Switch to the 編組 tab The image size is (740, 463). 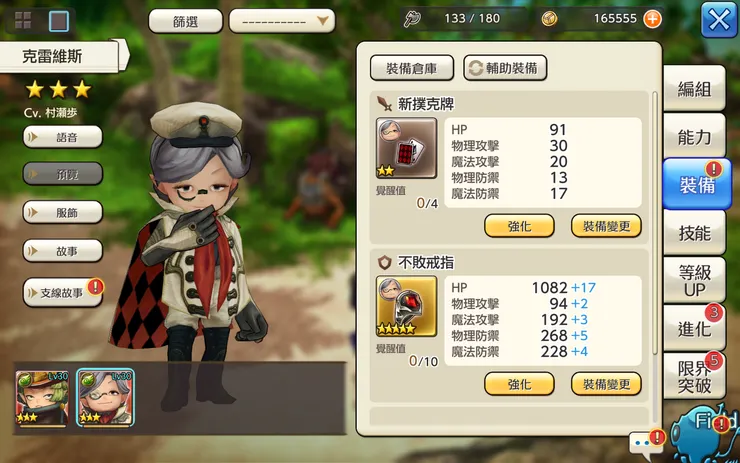tap(694, 89)
